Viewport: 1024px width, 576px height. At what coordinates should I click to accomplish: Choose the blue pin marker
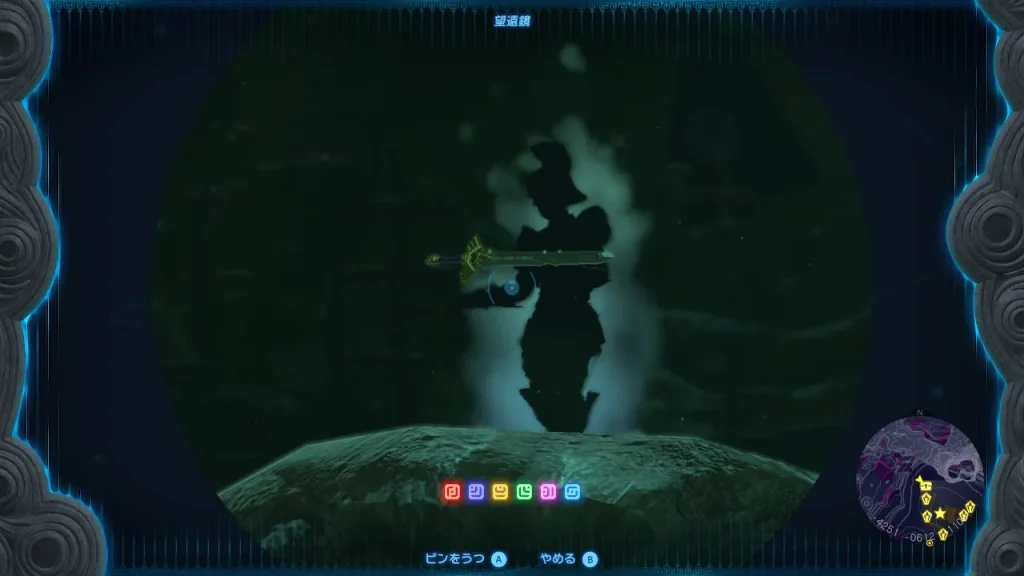pyautogui.click(x=476, y=491)
